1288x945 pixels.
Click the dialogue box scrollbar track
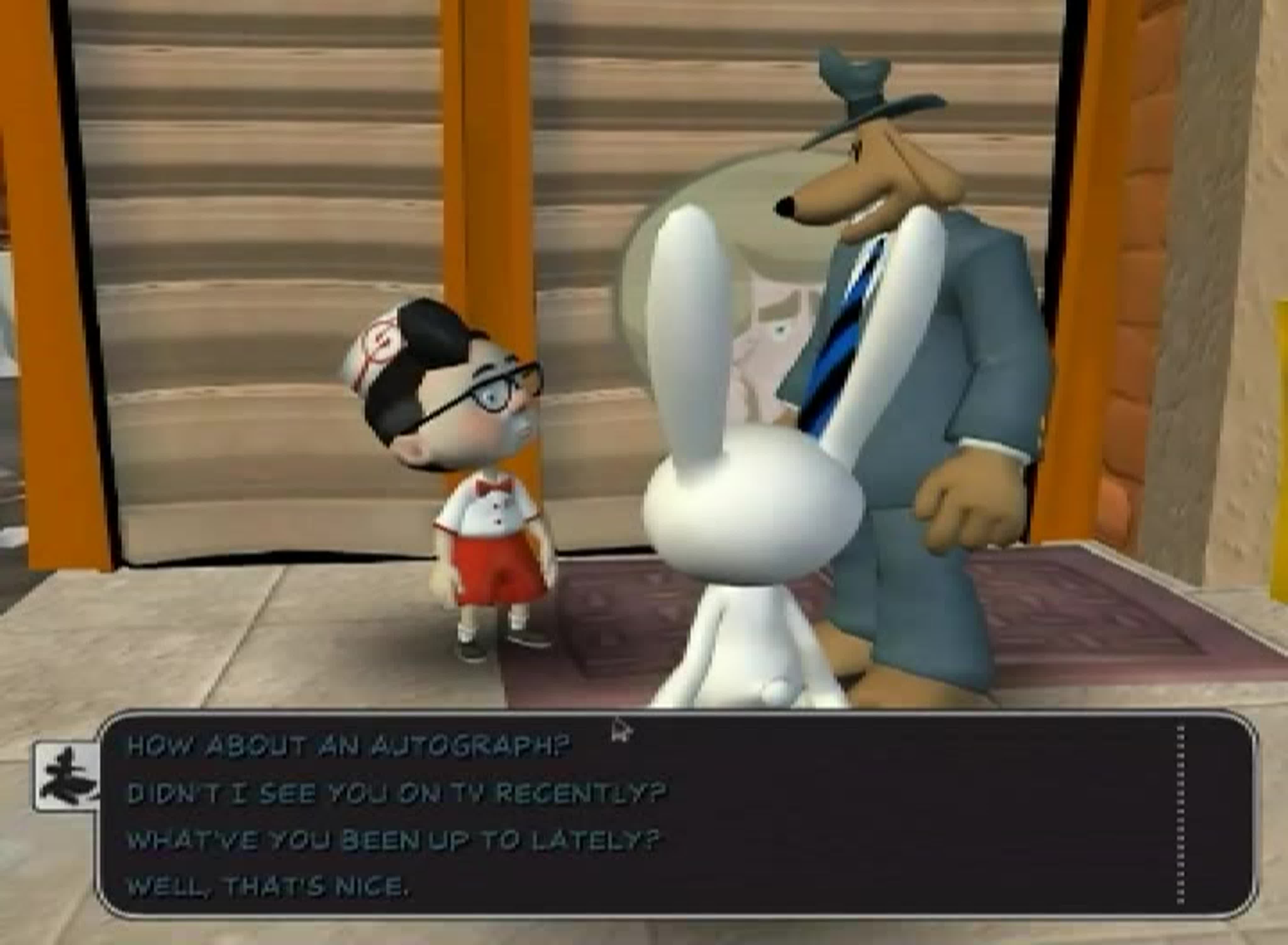1181,815
